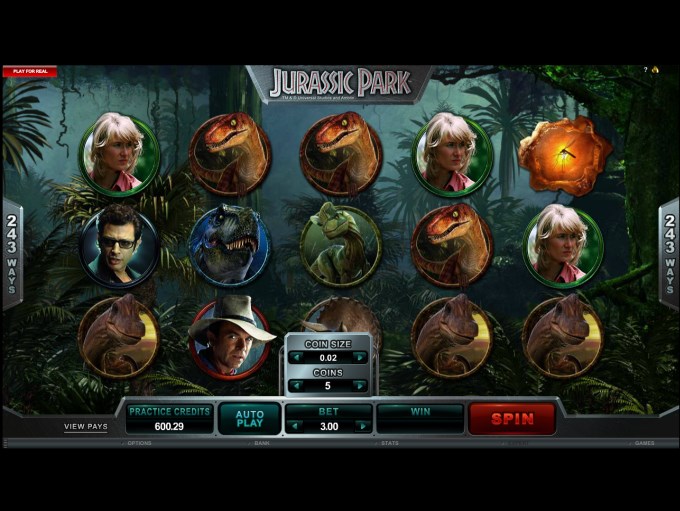680x511 pixels.
Task: Spin the reels with the red SPIN button
Action: (x=512, y=419)
